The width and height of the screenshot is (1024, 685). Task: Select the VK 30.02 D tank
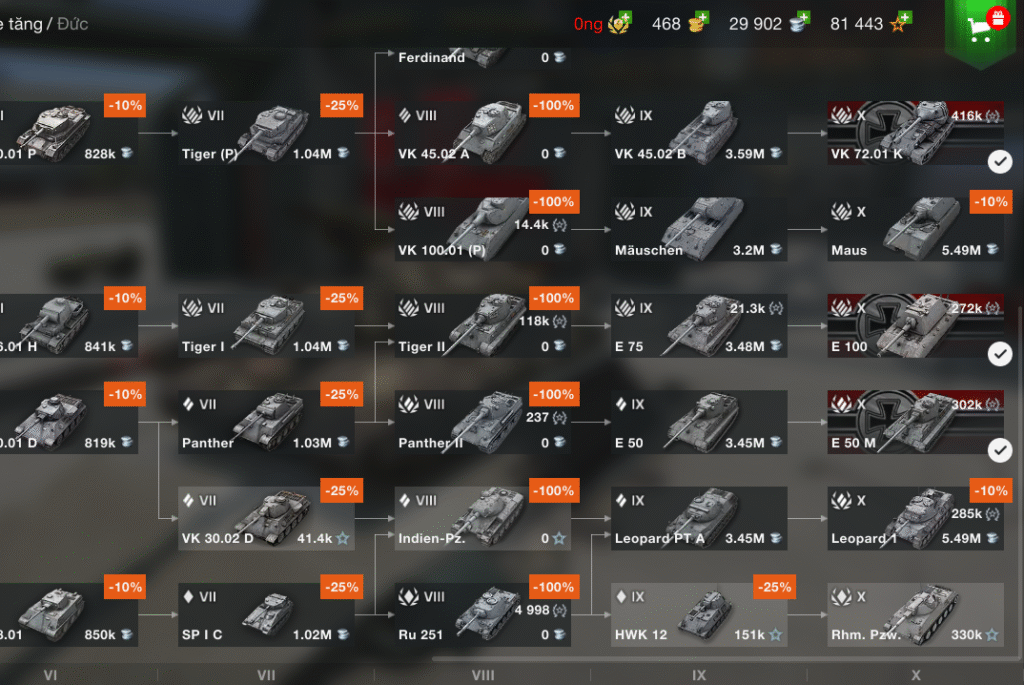click(x=266, y=518)
